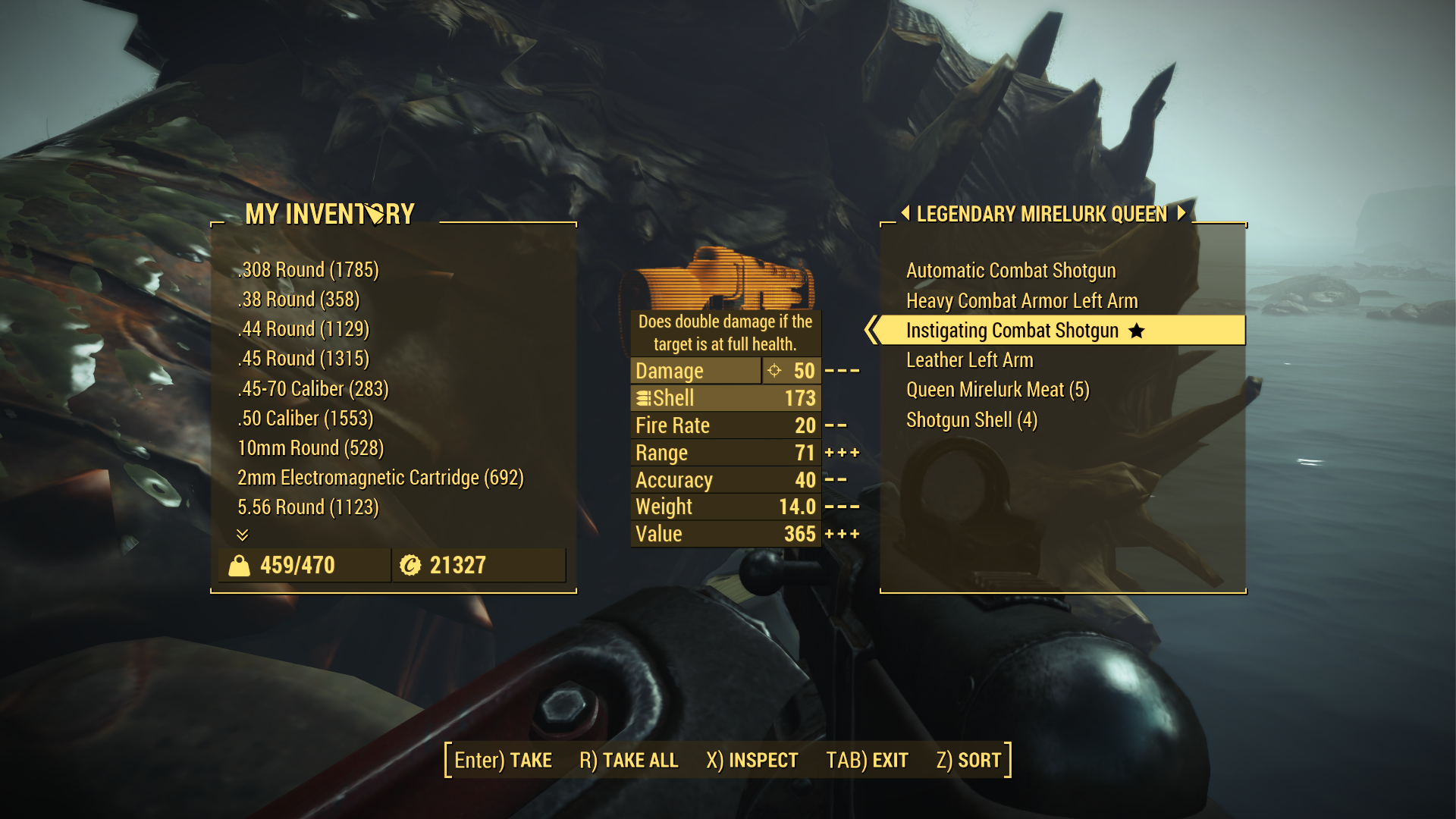Click the TAKE ALL button
The height and width of the screenshot is (819, 1456).
(x=629, y=760)
